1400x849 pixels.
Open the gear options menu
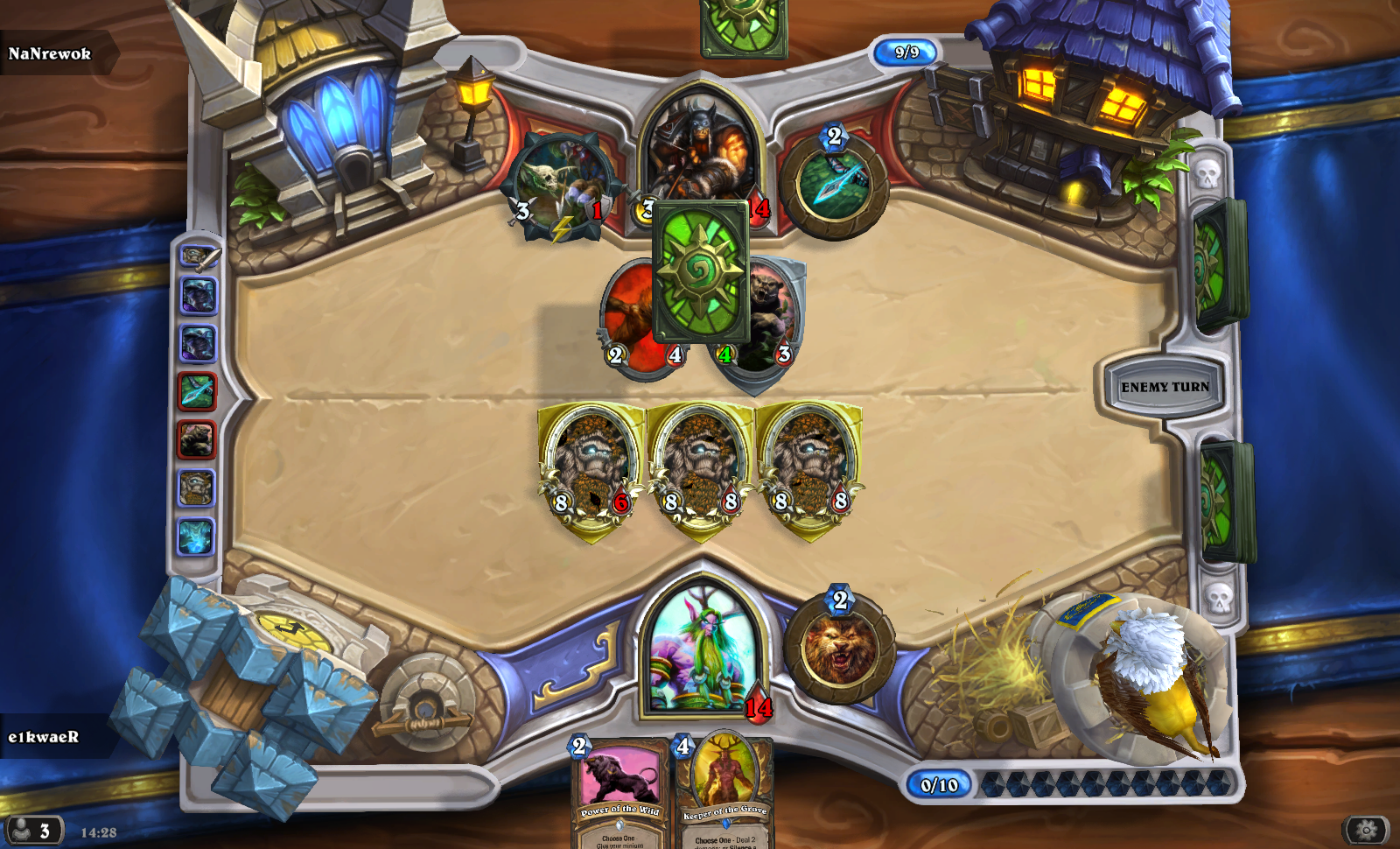click(x=1366, y=829)
